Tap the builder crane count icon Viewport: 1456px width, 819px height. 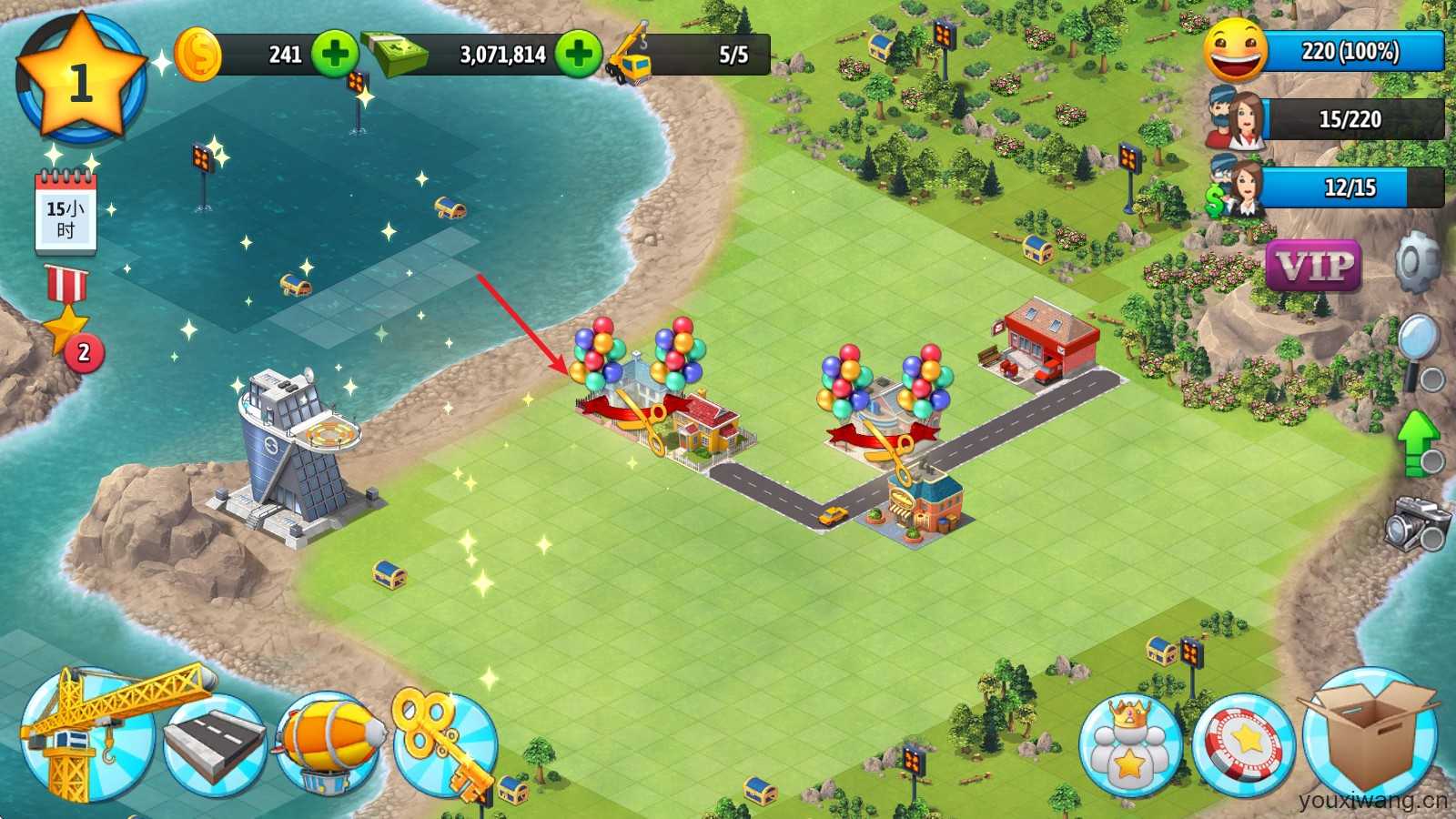(630, 55)
